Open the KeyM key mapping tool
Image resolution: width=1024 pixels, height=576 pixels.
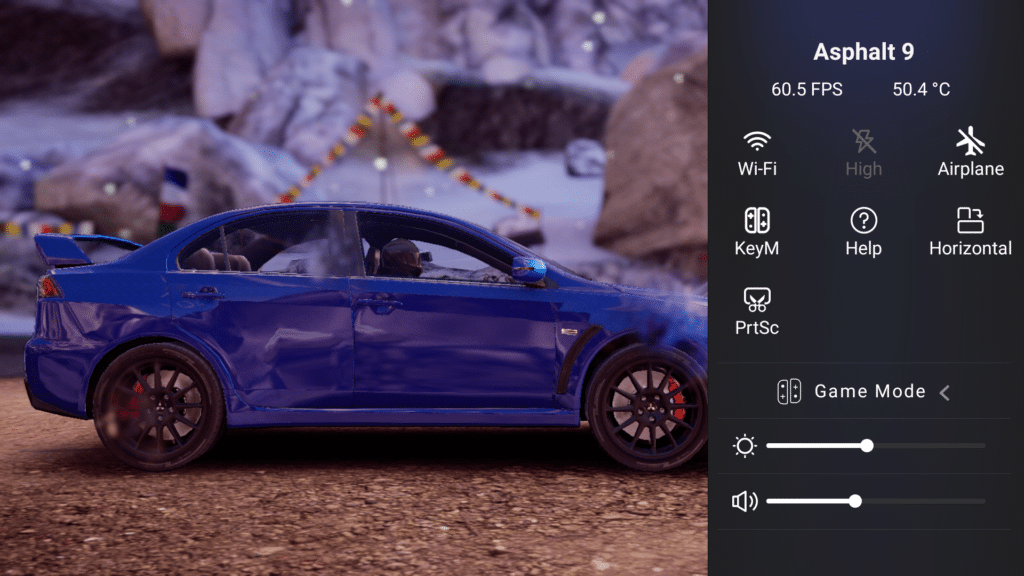[x=757, y=231]
